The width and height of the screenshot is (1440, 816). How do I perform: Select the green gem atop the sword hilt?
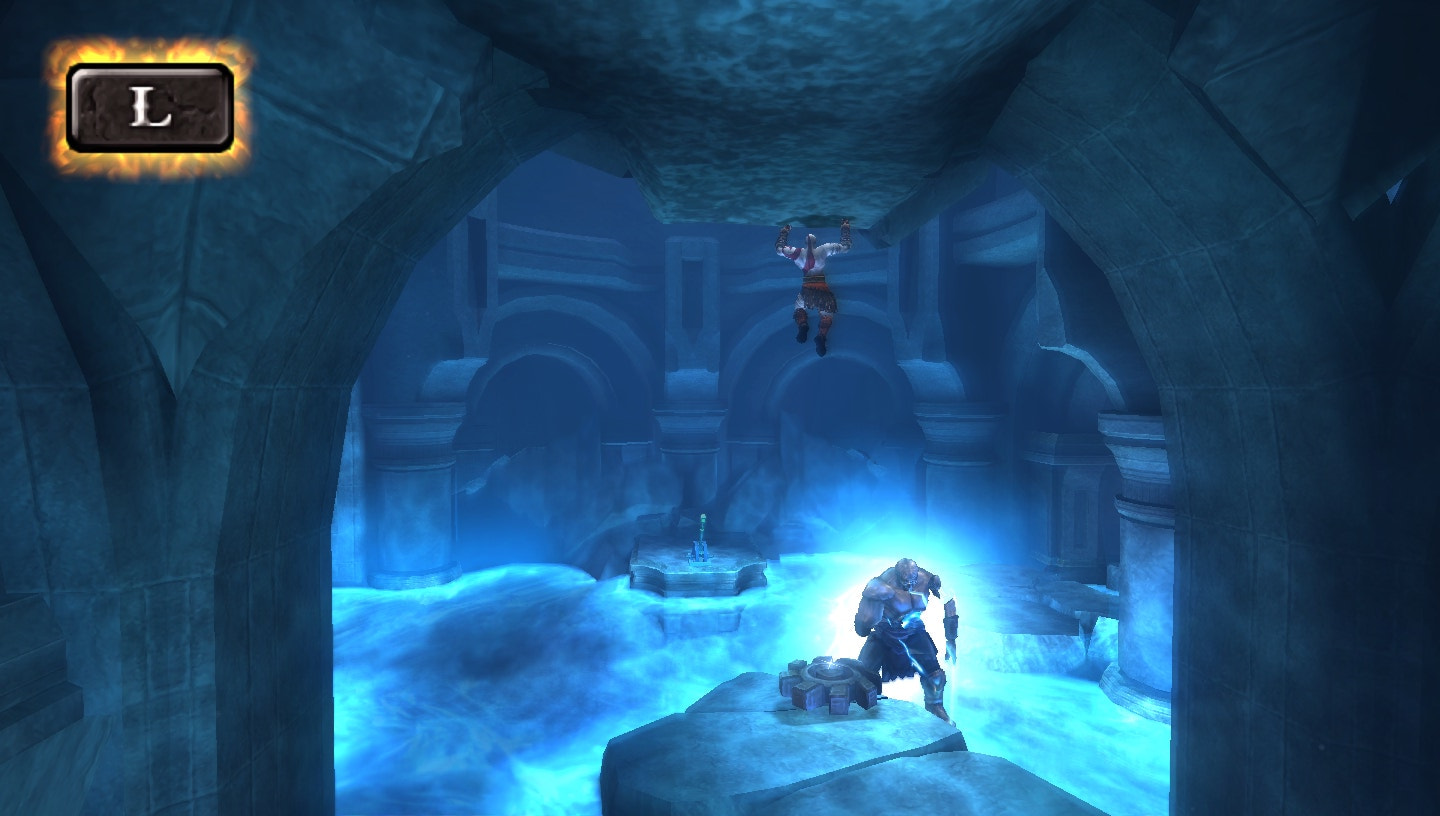pos(703,517)
